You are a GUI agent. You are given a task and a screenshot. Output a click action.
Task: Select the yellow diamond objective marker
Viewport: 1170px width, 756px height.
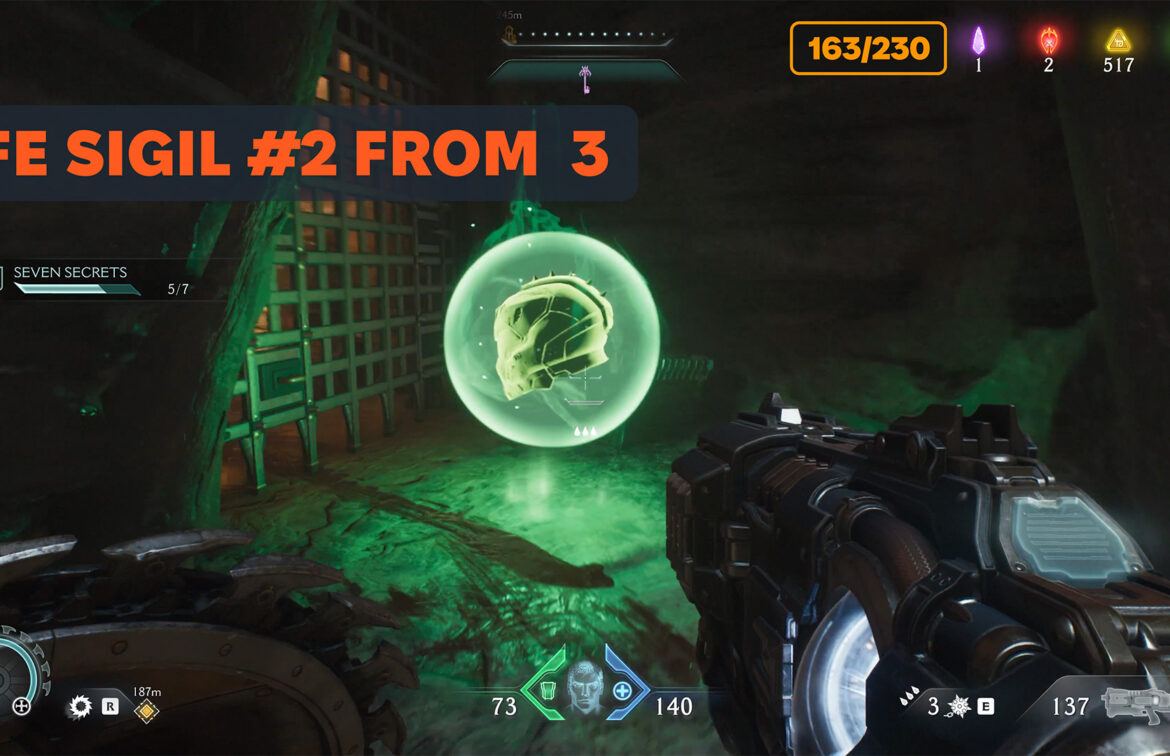coord(146,709)
